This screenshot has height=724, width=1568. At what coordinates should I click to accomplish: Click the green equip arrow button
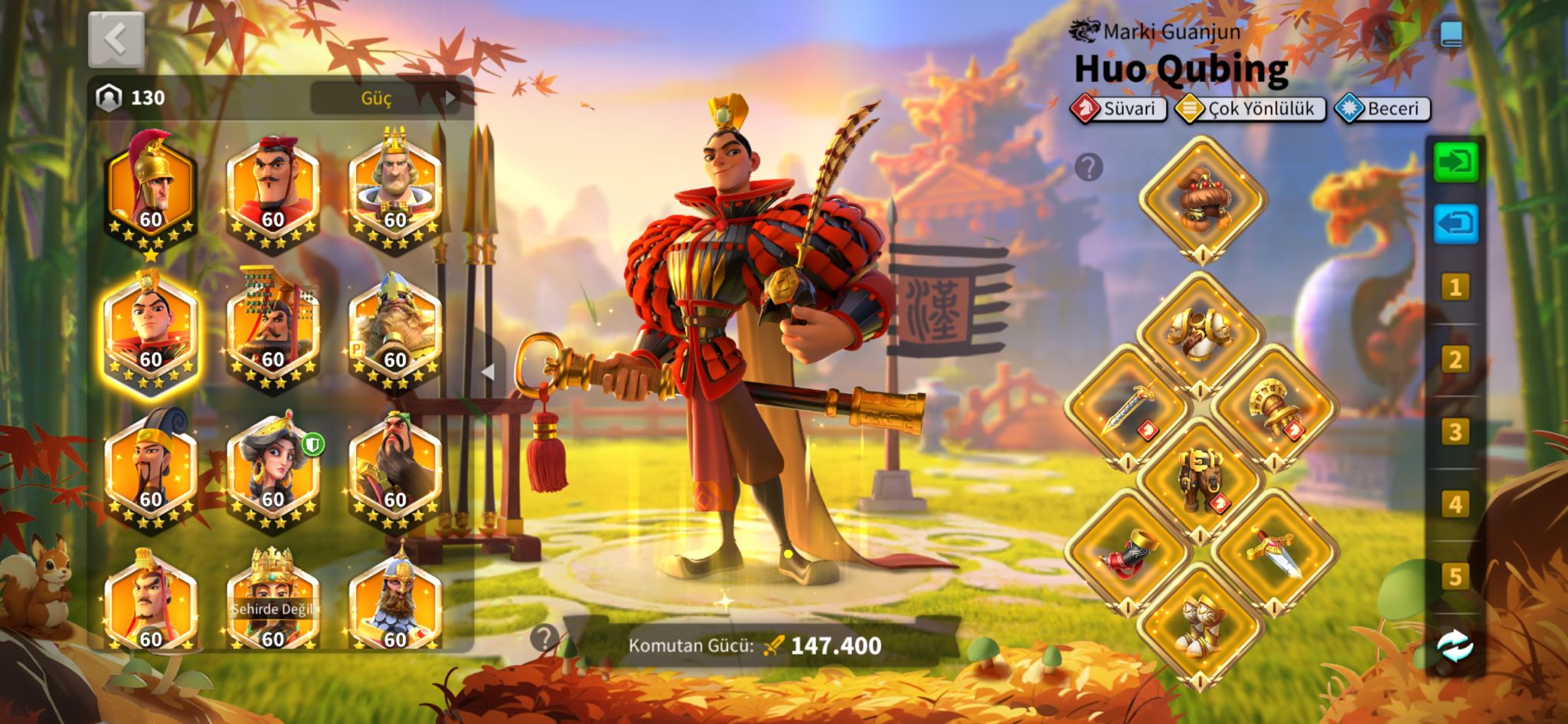pos(1455,162)
